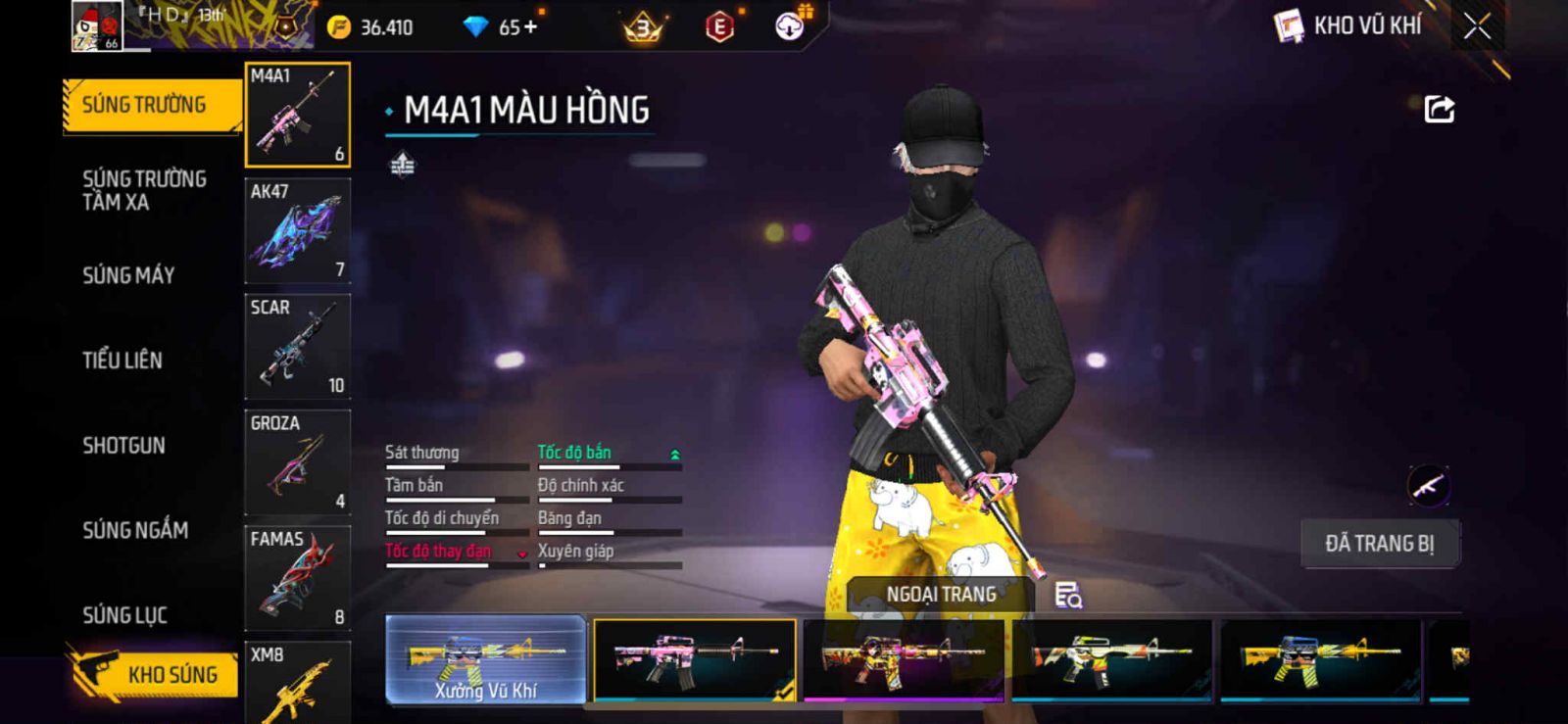Open the Xưởng Vũ Khí workshop tile

pos(486,659)
